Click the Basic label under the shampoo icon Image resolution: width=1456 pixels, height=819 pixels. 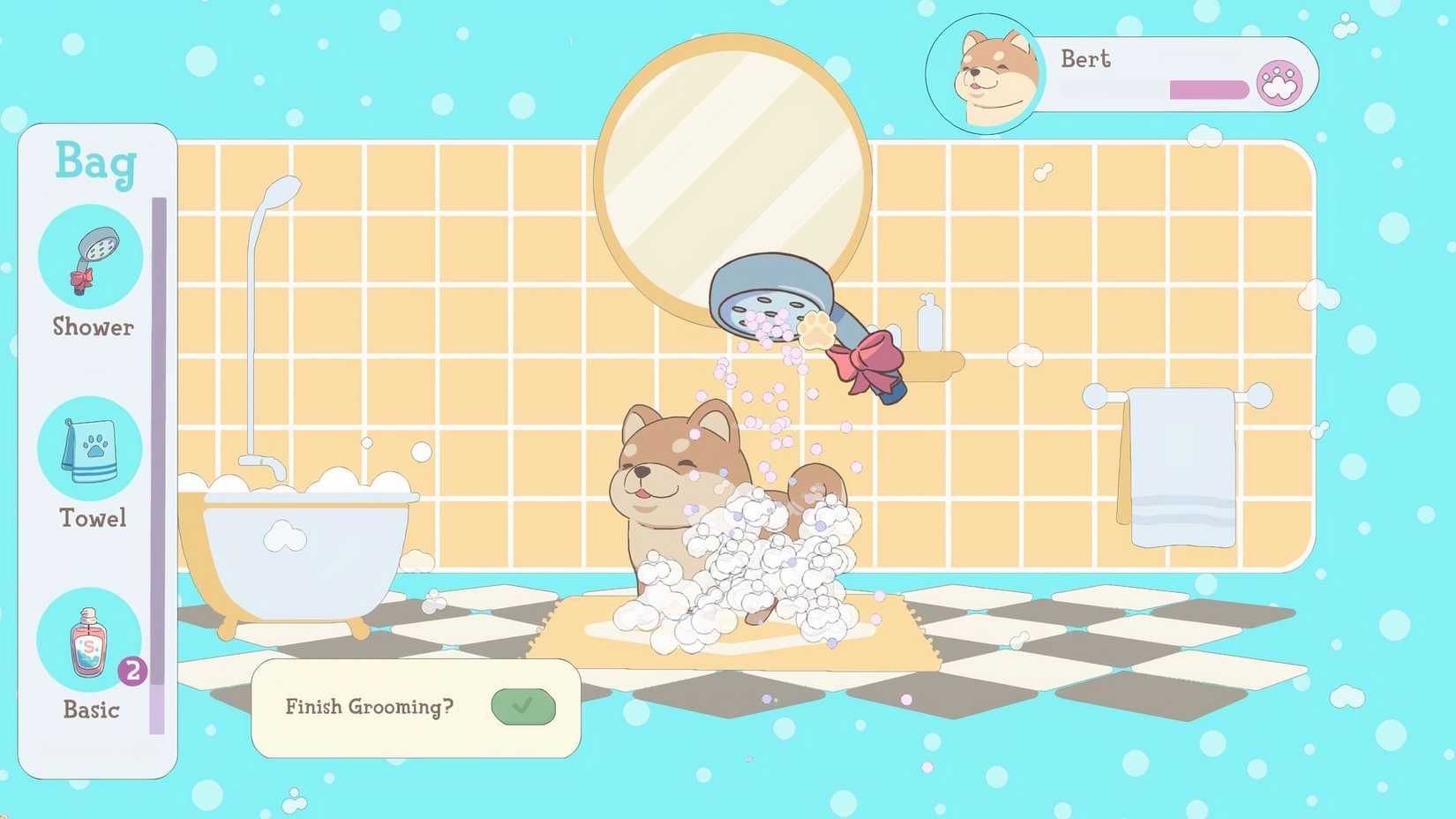point(90,709)
